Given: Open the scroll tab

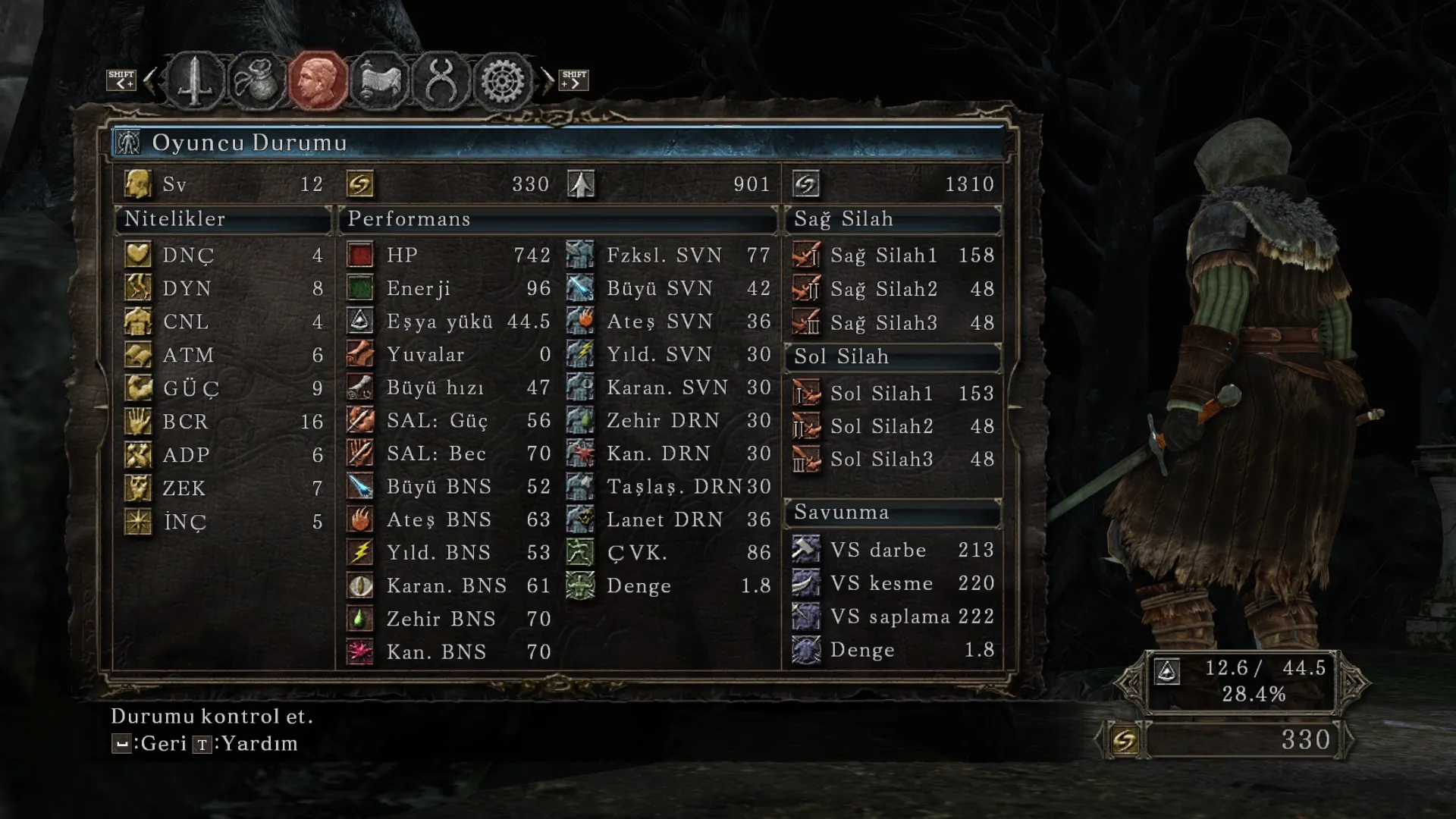Looking at the screenshot, I should click(x=379, y=80).
